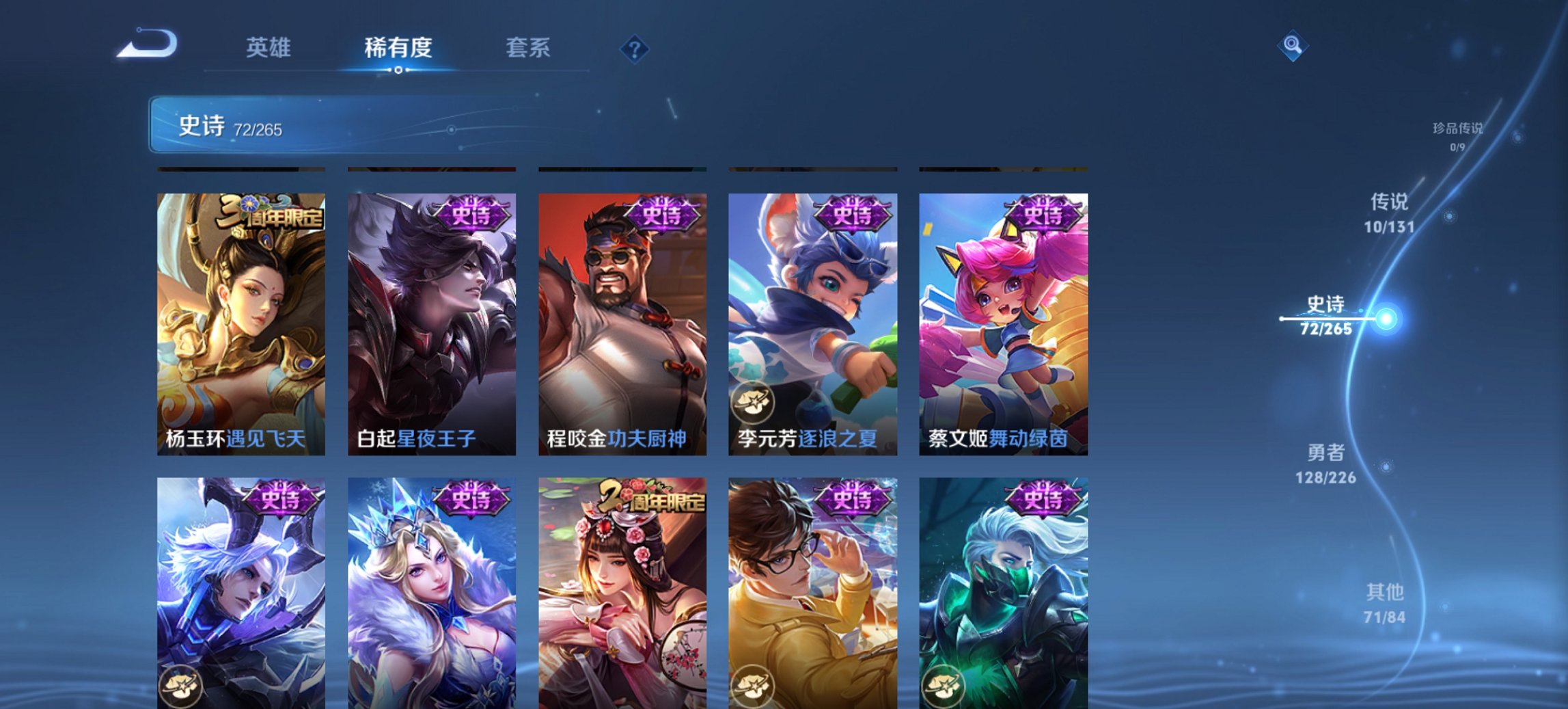Open the 程咬金 功夫厨神 skin thumbnail
The width and height of the screenshot is (1568, 709).
tap(624, 321)
